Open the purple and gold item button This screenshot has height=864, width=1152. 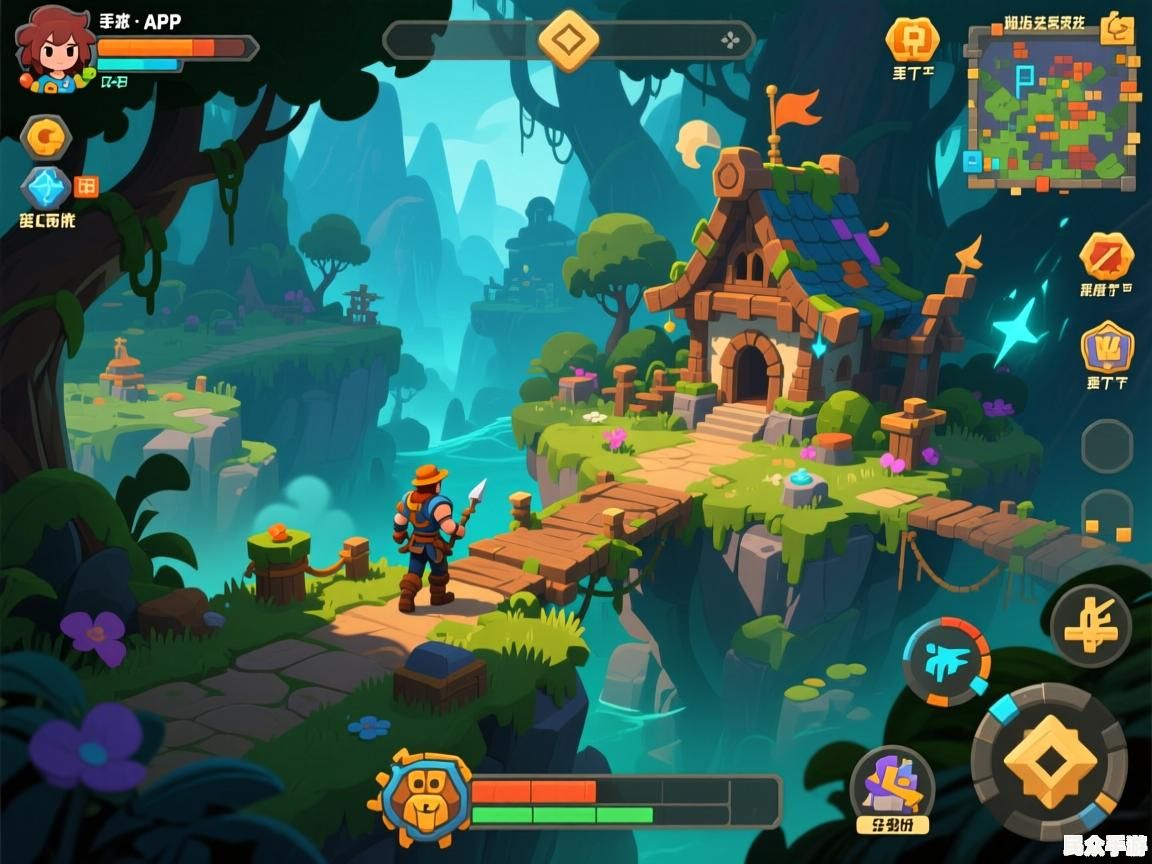[892, 783]
